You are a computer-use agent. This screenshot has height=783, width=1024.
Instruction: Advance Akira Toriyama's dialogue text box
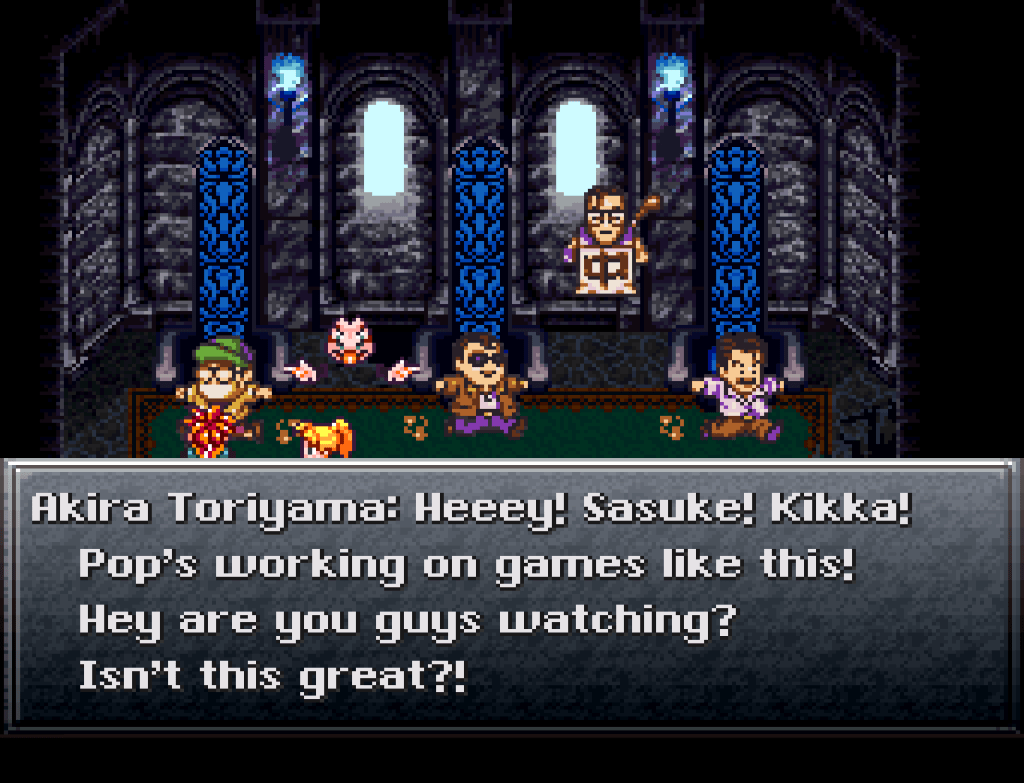tap(511, 593)
